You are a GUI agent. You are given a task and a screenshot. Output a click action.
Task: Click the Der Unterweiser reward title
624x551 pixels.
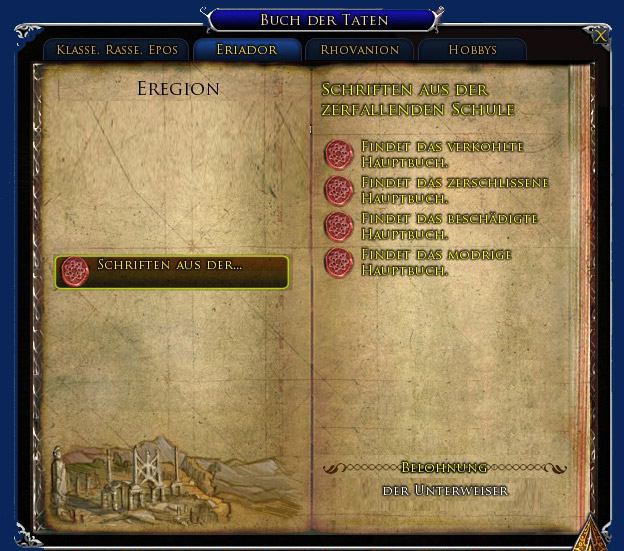(445, 490)
